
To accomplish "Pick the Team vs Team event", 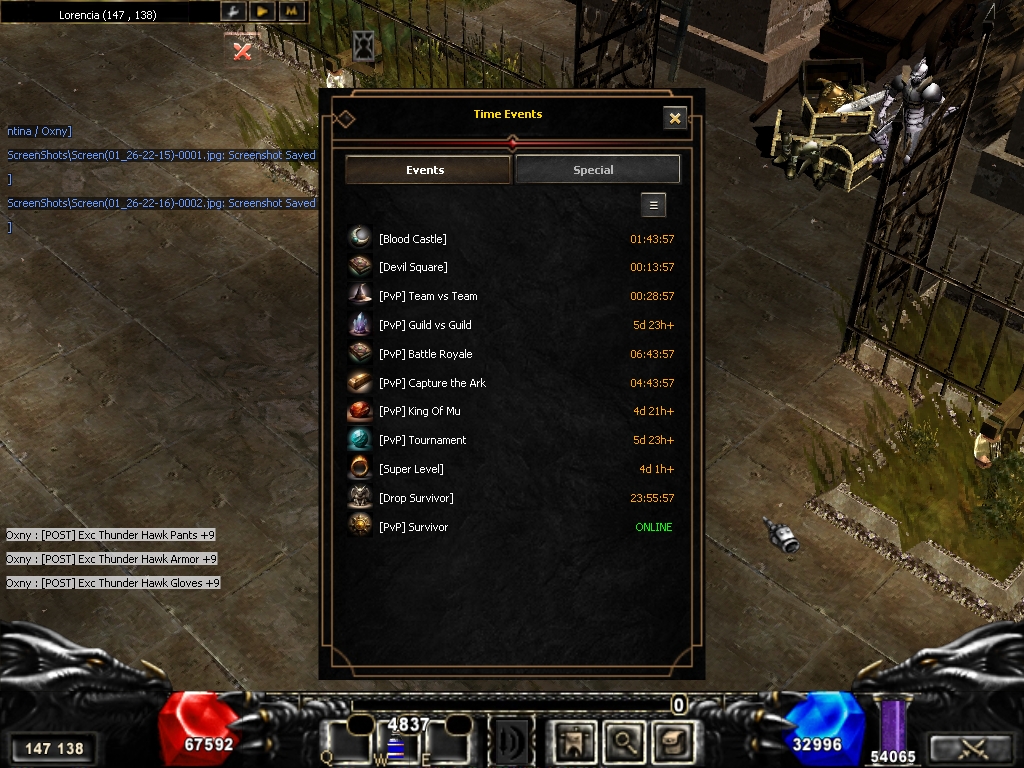I will pos(428,296).
